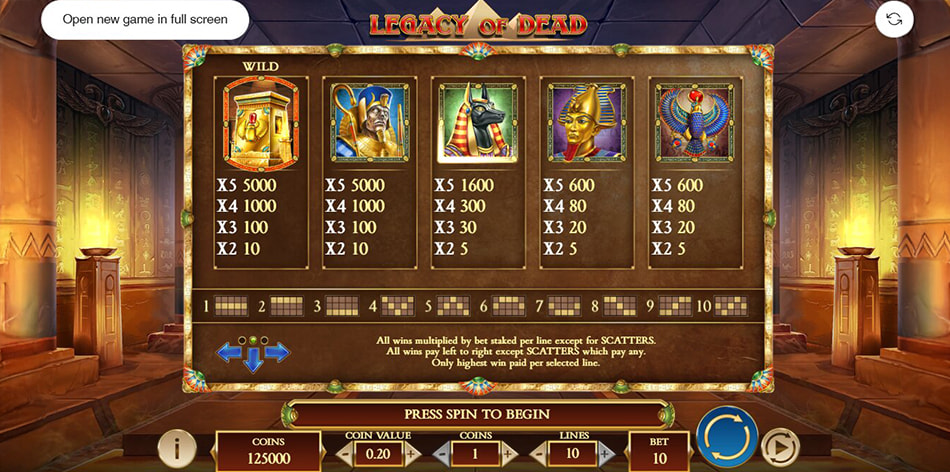Decrease the coin value

[x=343, y=454]
